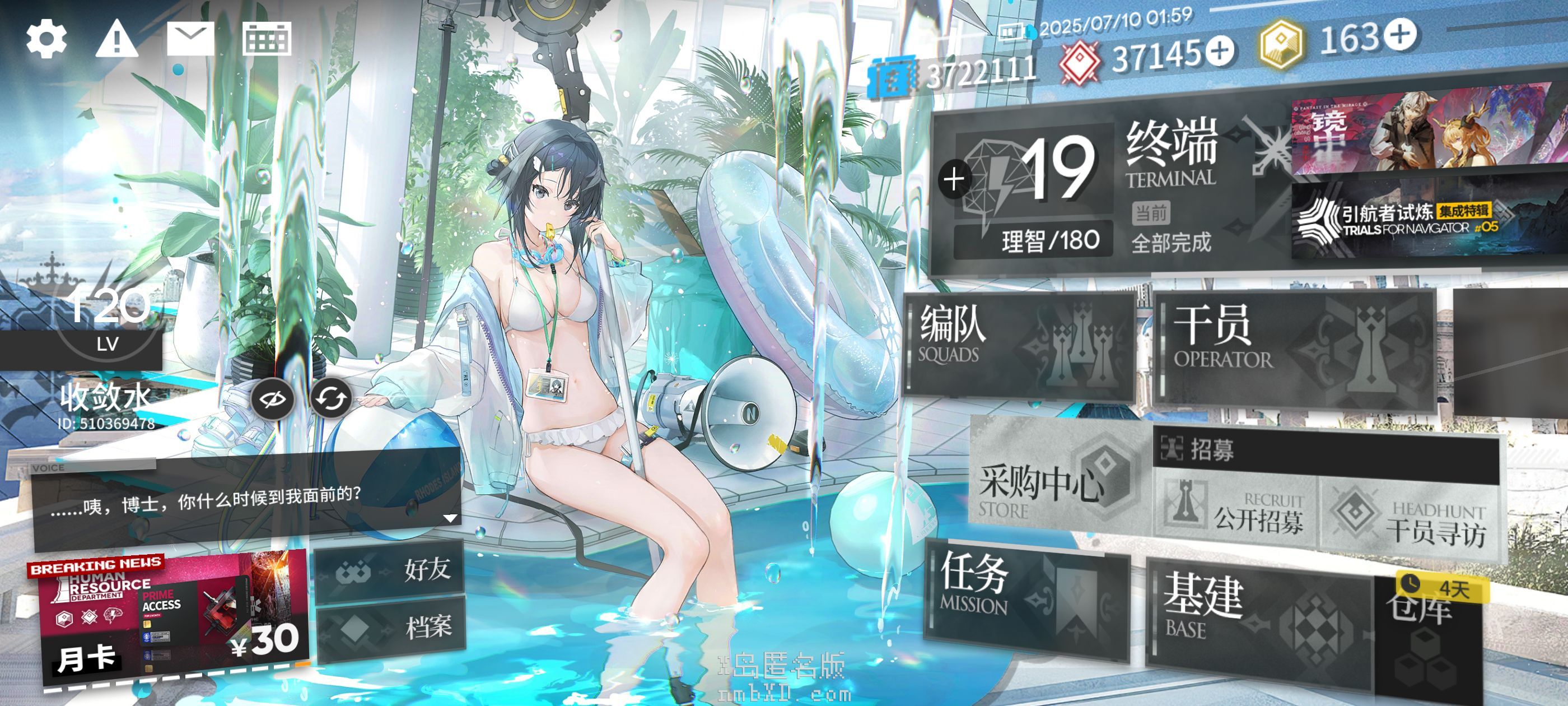Open the mail envelope
Image resolution: width=1568 pixels, height=706 pixels.
click(x=190, y=39)
